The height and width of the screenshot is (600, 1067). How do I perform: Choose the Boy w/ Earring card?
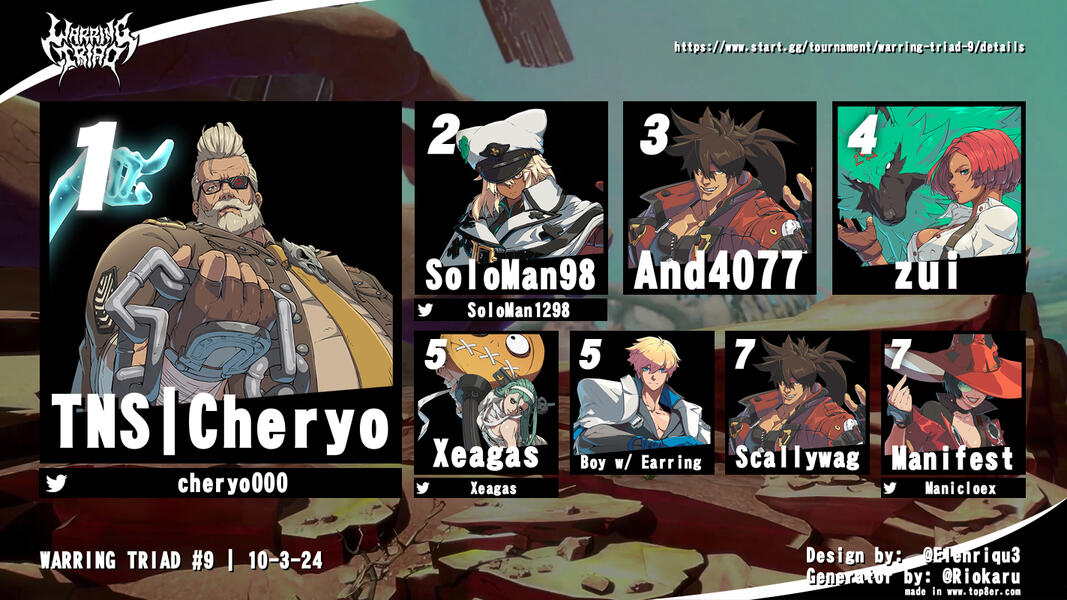(642, 403)
